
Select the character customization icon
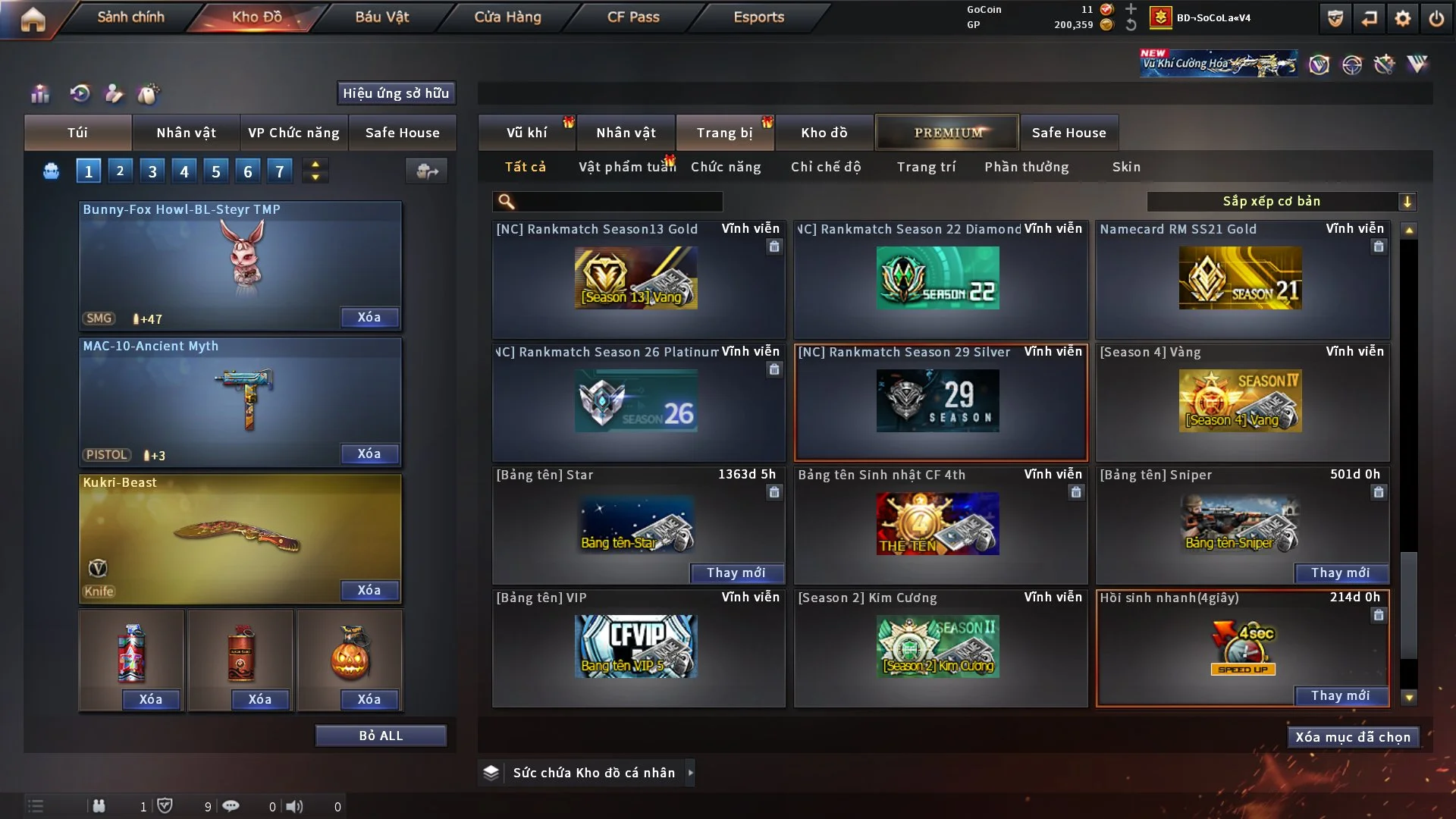coord(115,94)
